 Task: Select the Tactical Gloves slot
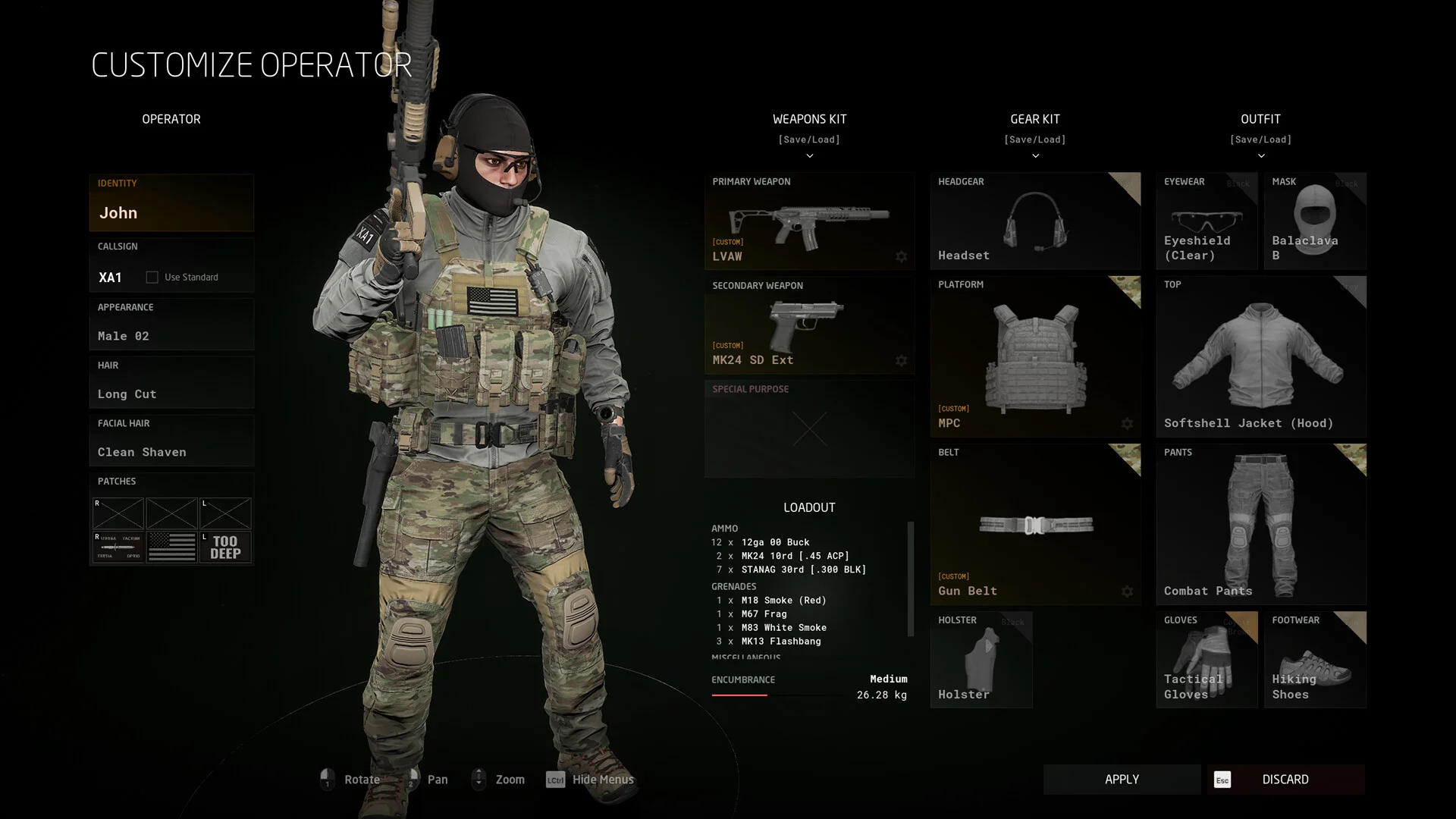pos(1207,660)
